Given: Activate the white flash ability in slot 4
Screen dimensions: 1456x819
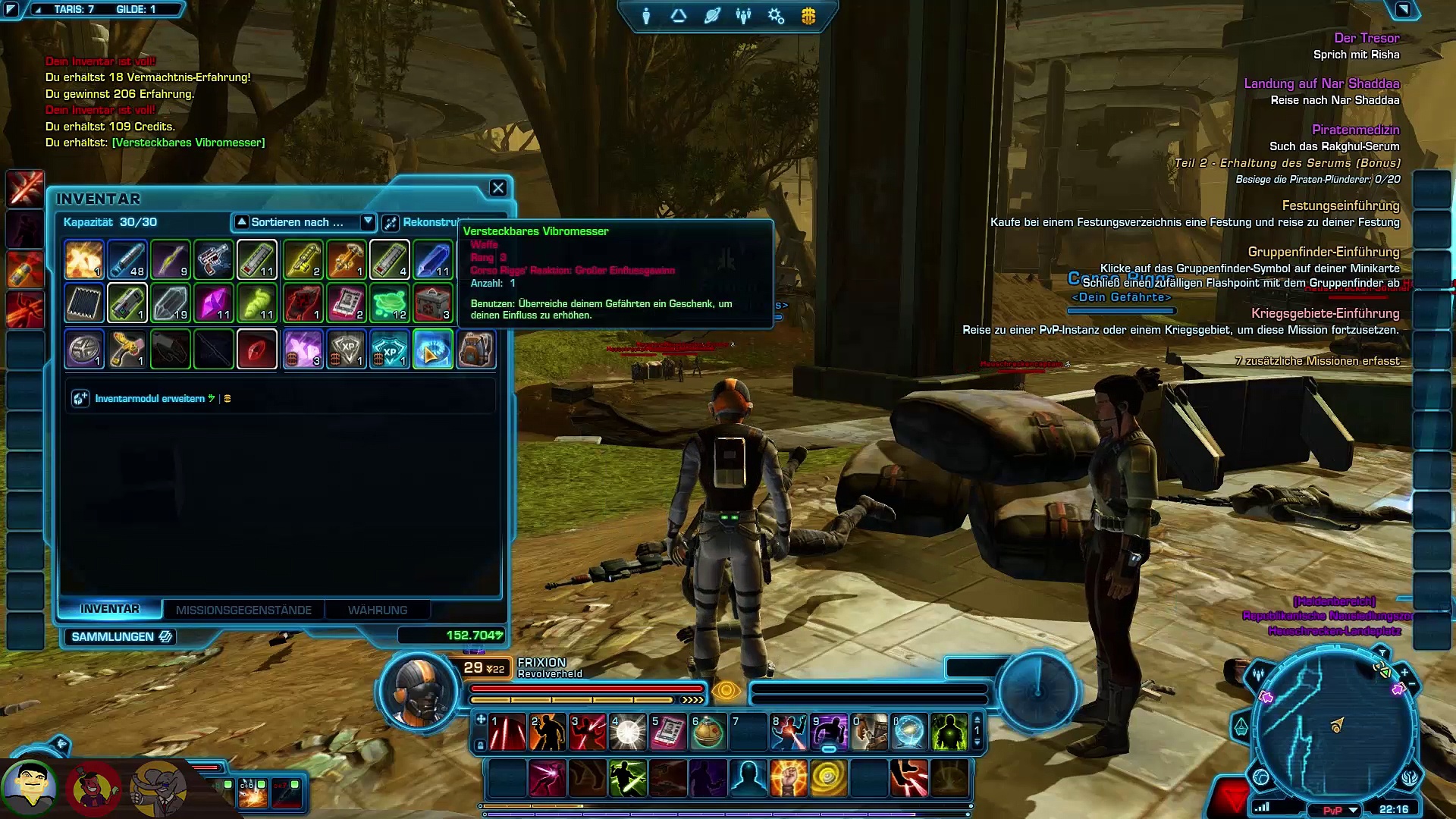Looking at the screenshot, I should coord(628,733).
